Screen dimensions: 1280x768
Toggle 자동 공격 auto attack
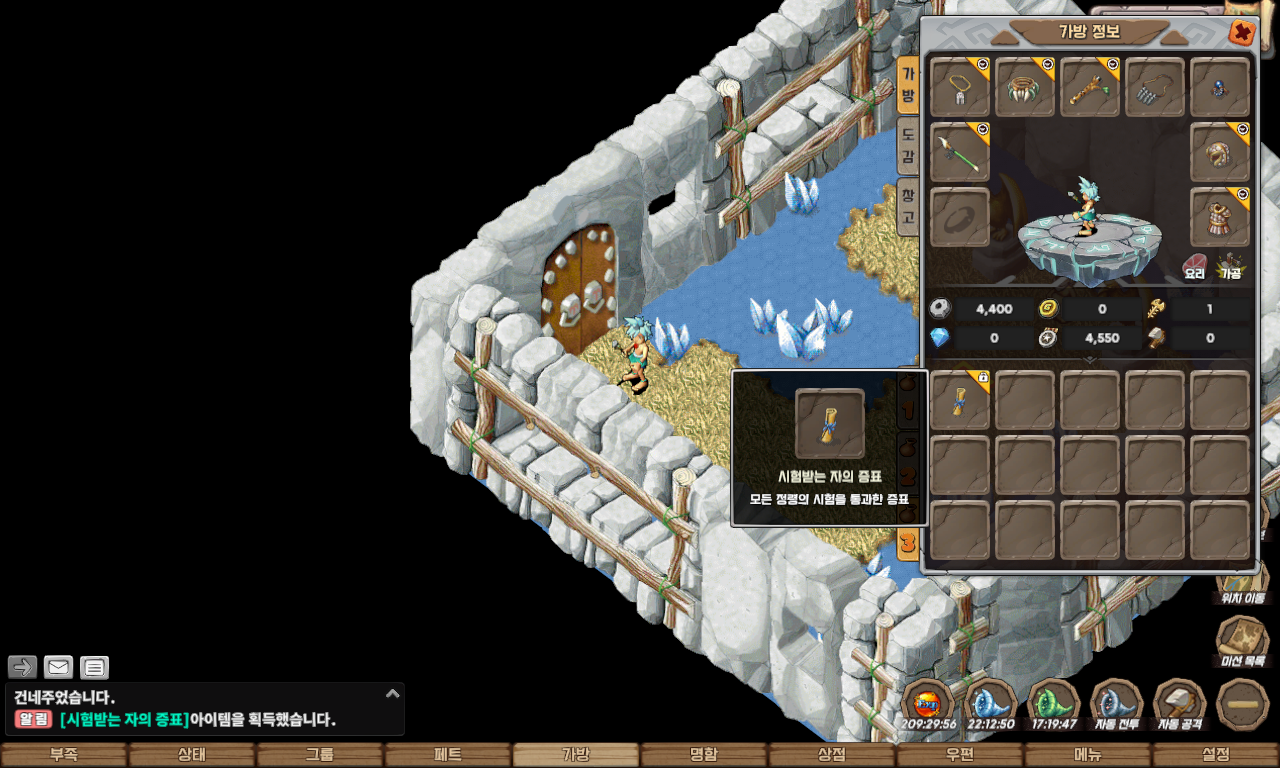click(x=1180, y=704)
